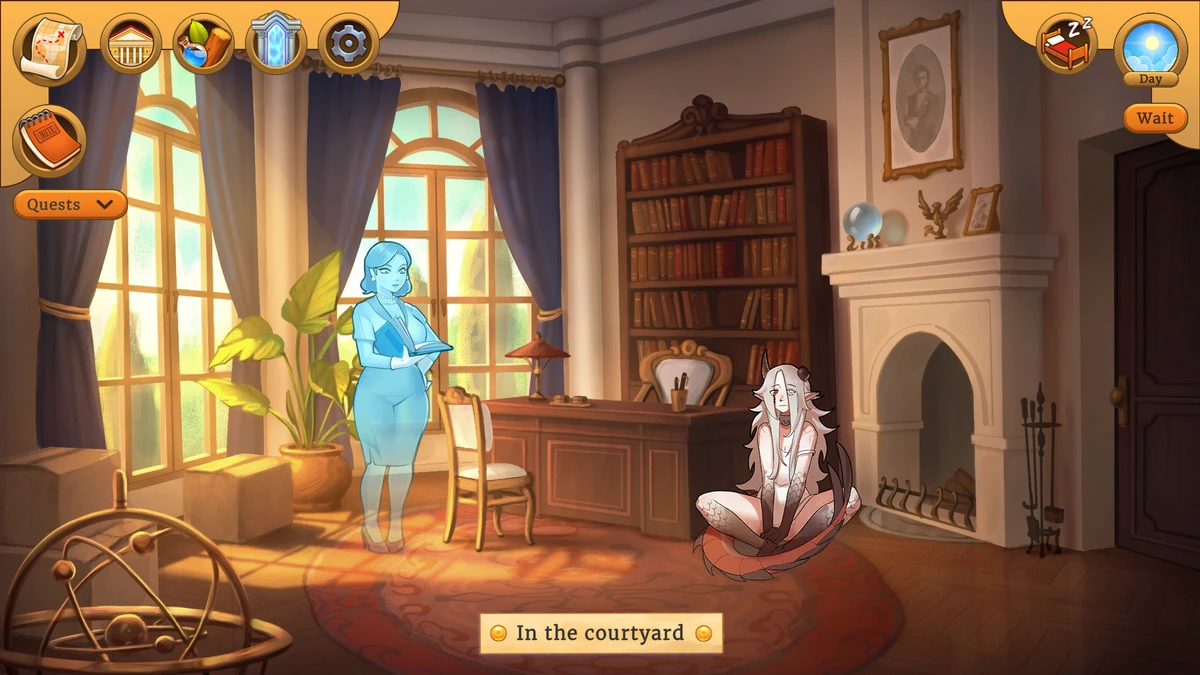Open the treasure map icon
Viewport: 1200px width, 675px height.
(x=49, y=46)
